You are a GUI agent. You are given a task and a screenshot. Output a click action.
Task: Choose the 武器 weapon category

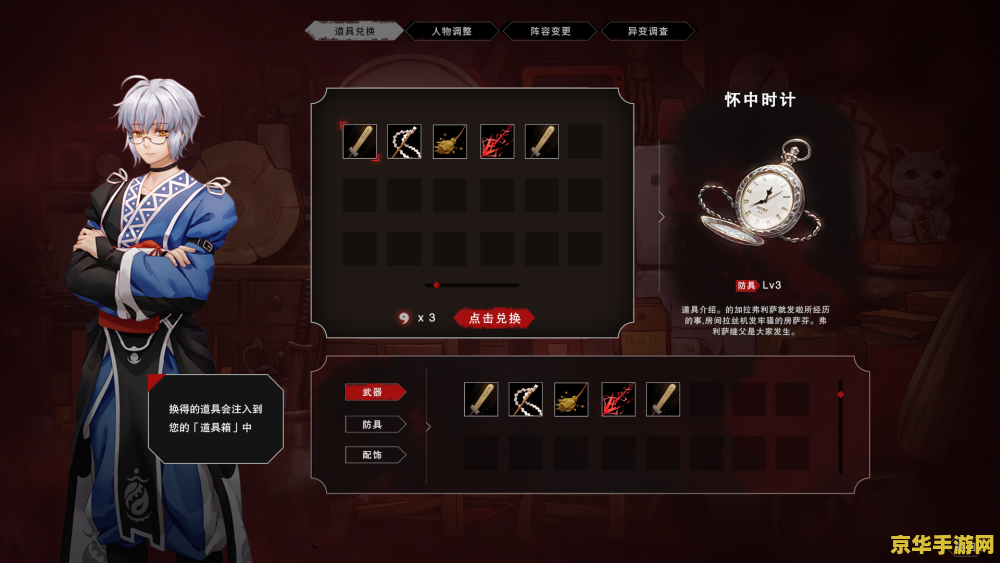click(374, 392)
